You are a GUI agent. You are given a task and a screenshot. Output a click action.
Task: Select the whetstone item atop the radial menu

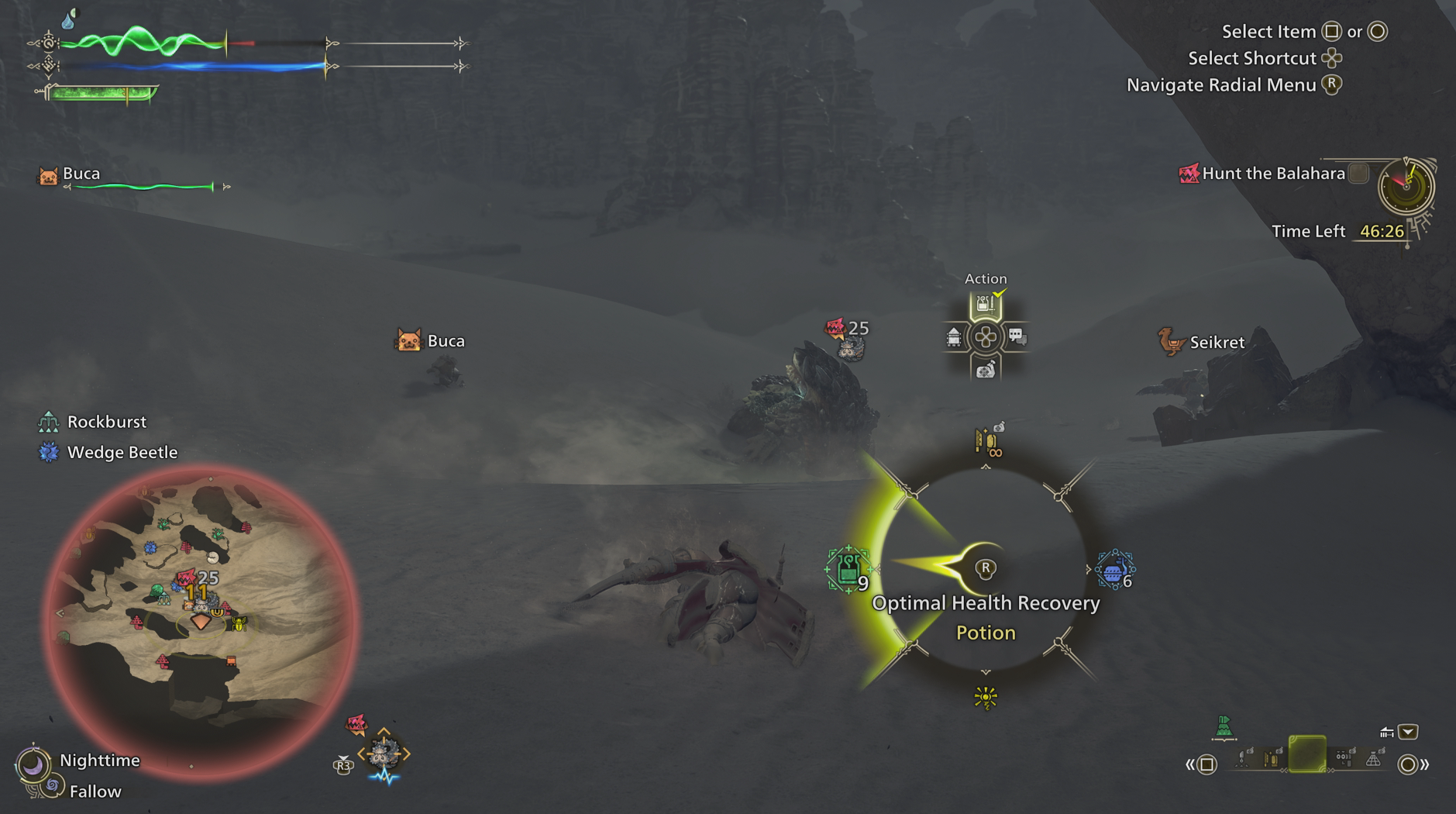(987, 442)
